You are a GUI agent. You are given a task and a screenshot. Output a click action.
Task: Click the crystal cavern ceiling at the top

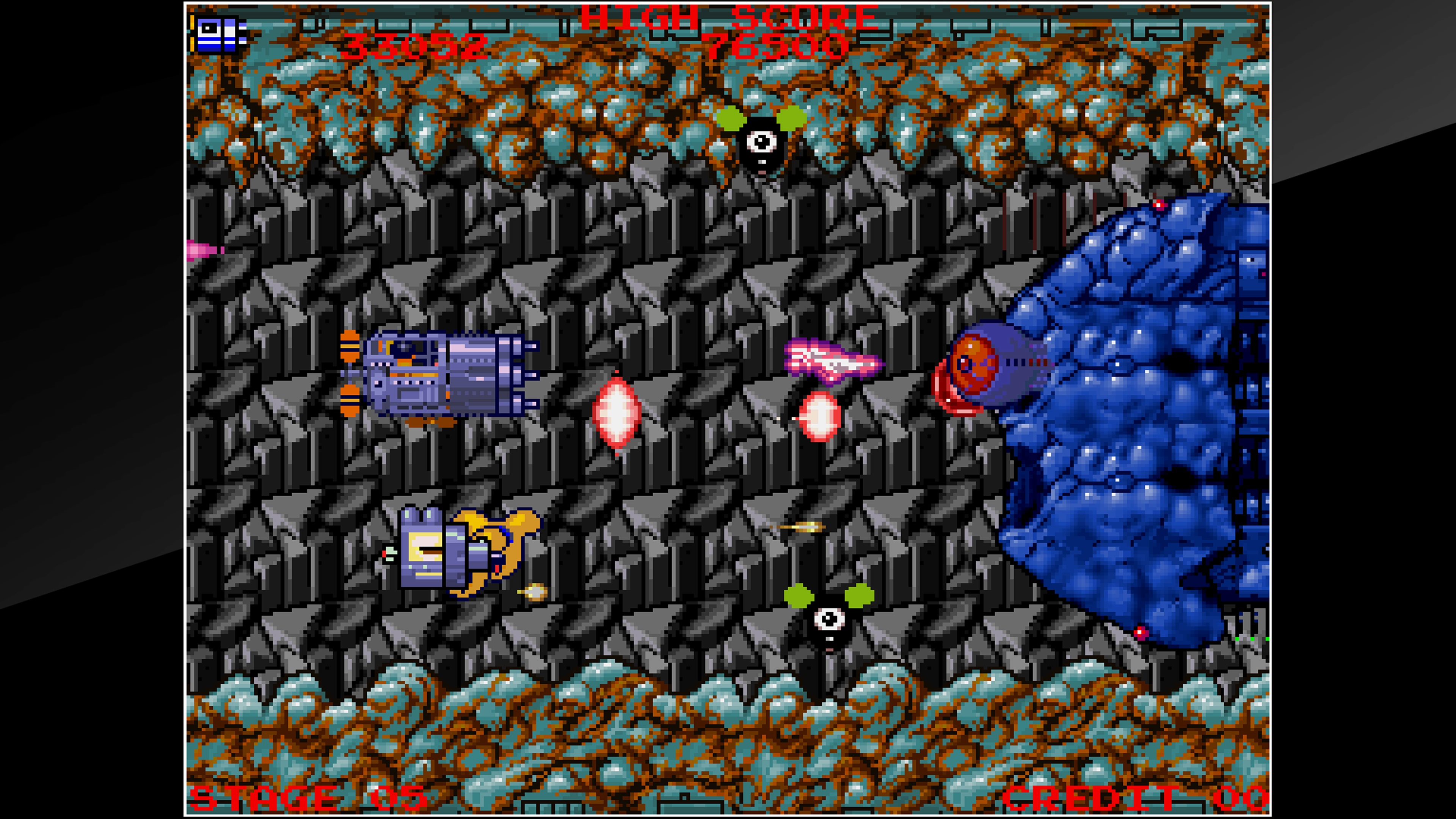(452, 102)
